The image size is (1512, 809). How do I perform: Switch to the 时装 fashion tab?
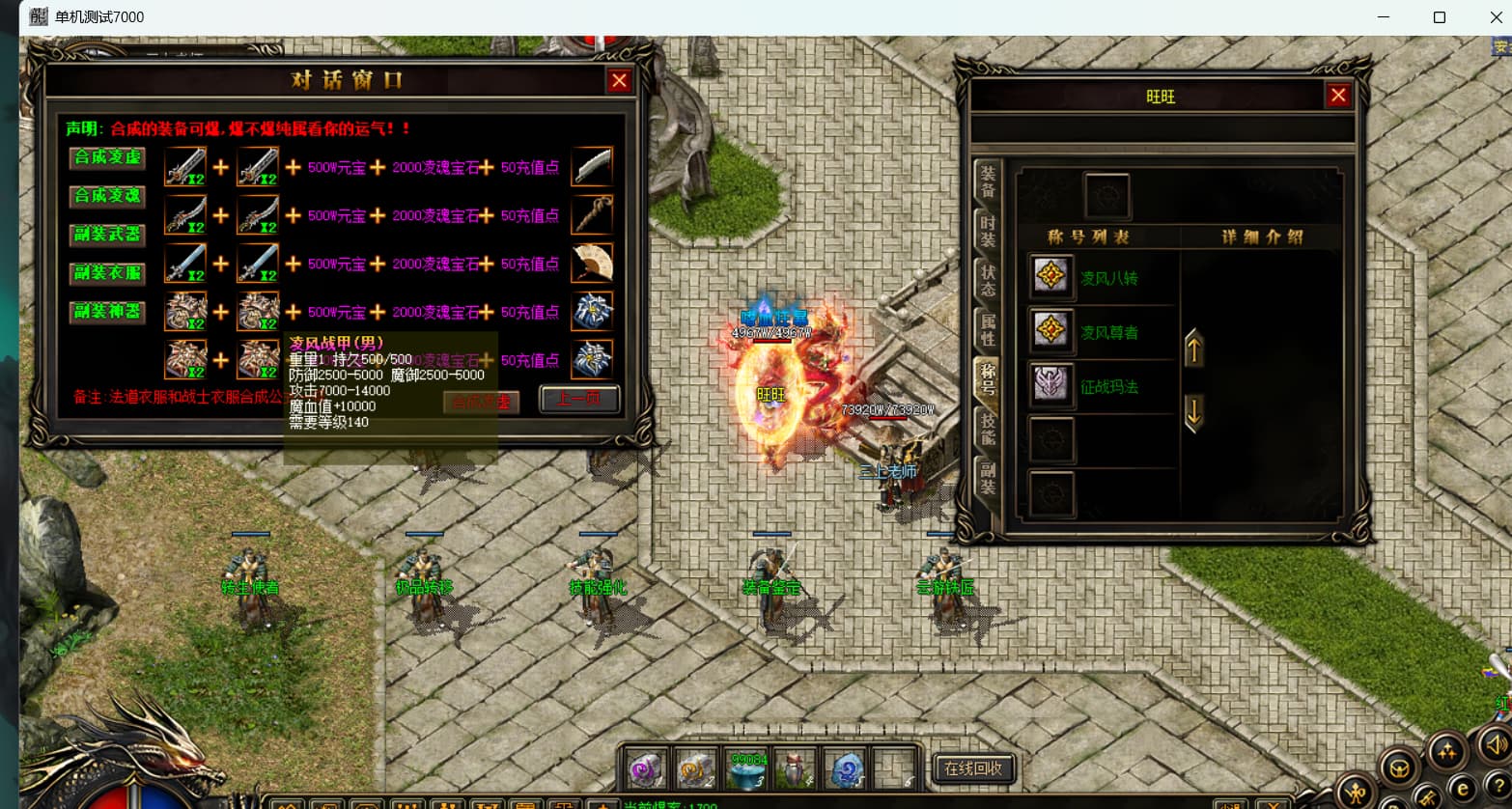coord(988,232)
